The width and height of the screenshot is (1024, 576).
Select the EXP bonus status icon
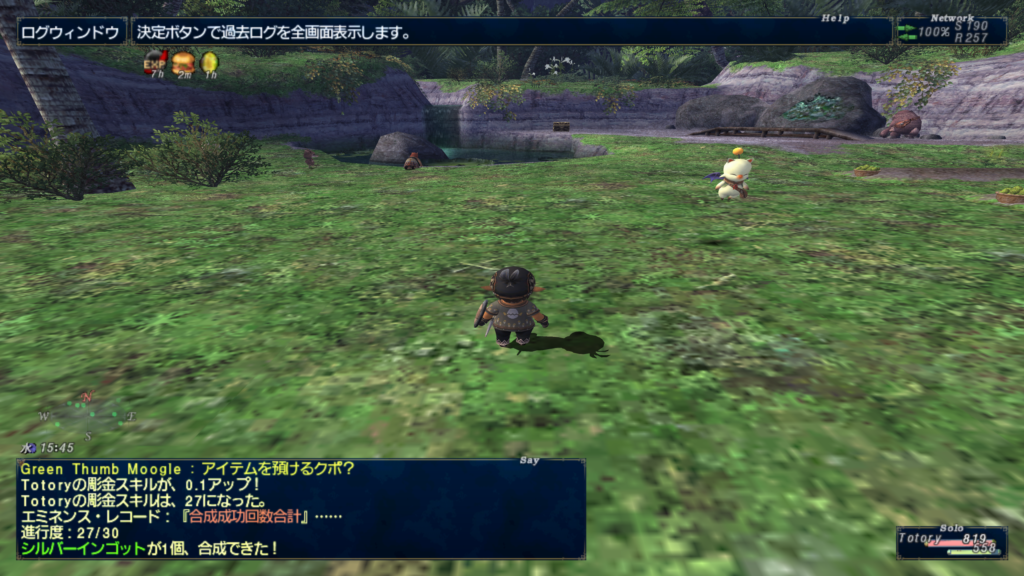pos(155,63)
